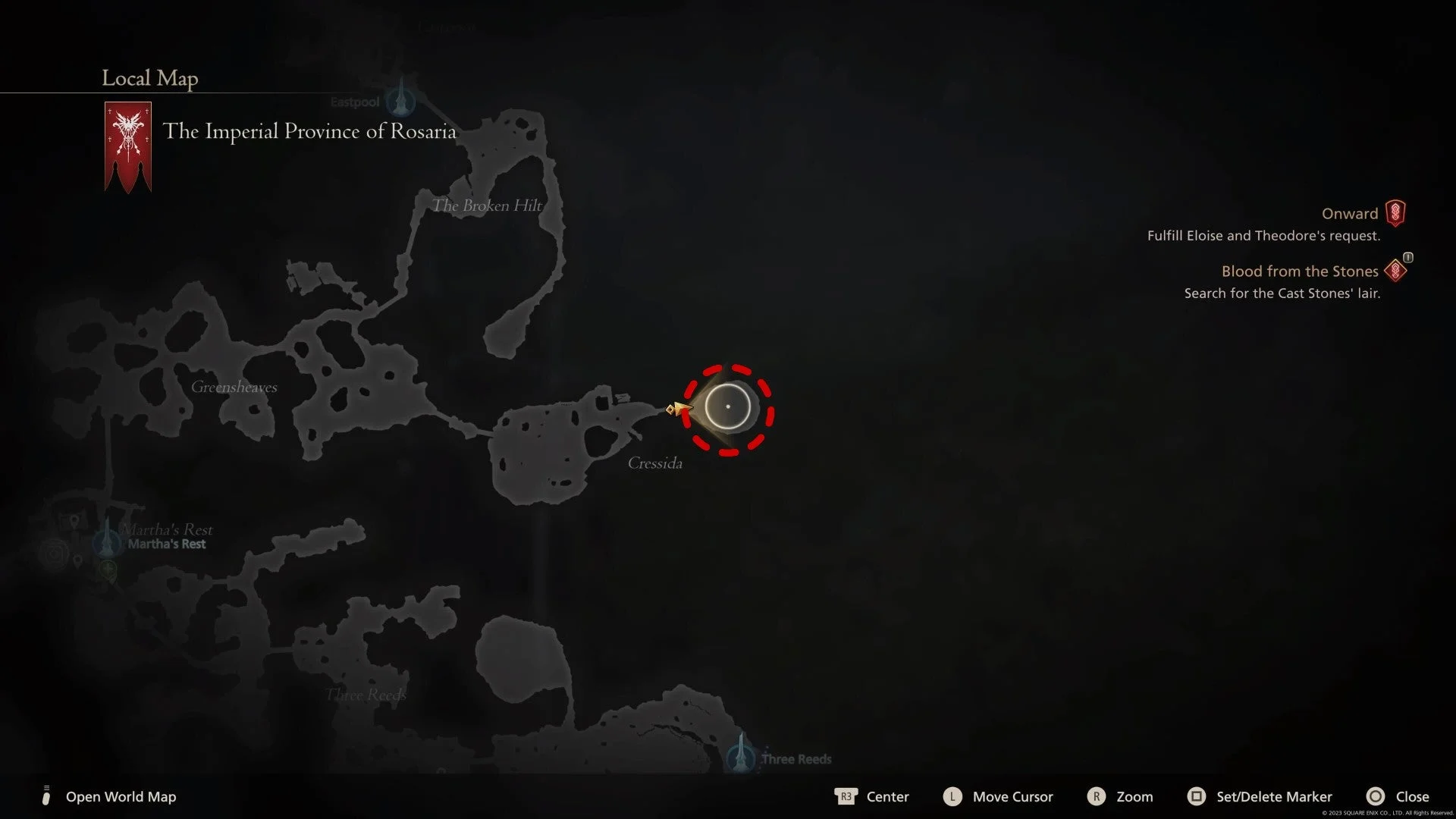Select the Onward quest crest icon
This screenshot has height=819, width=1456.
[1397, 213]
